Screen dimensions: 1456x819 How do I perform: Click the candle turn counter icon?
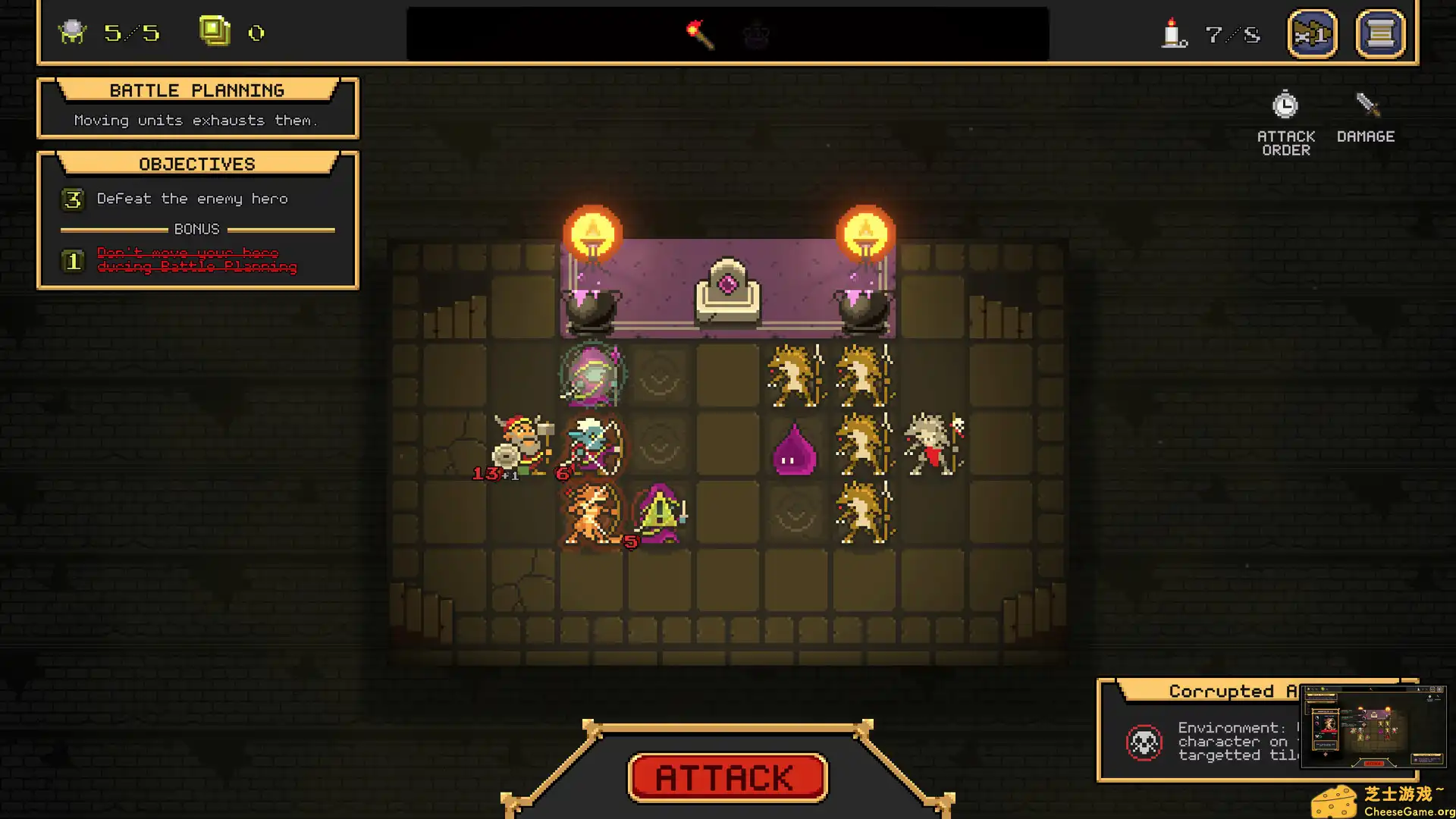tap(1171, 33)
